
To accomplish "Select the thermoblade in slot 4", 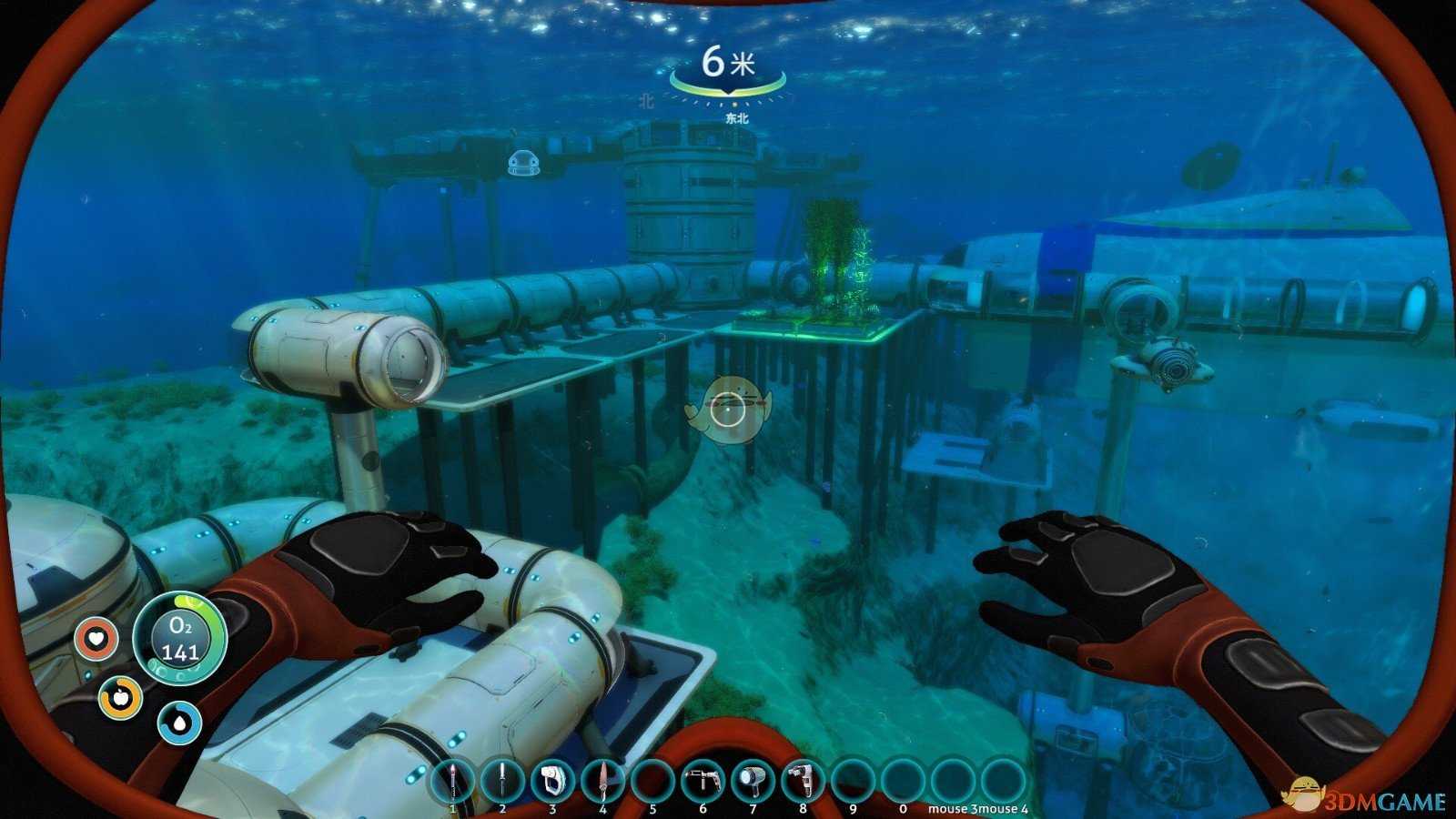I will [602, 780].
